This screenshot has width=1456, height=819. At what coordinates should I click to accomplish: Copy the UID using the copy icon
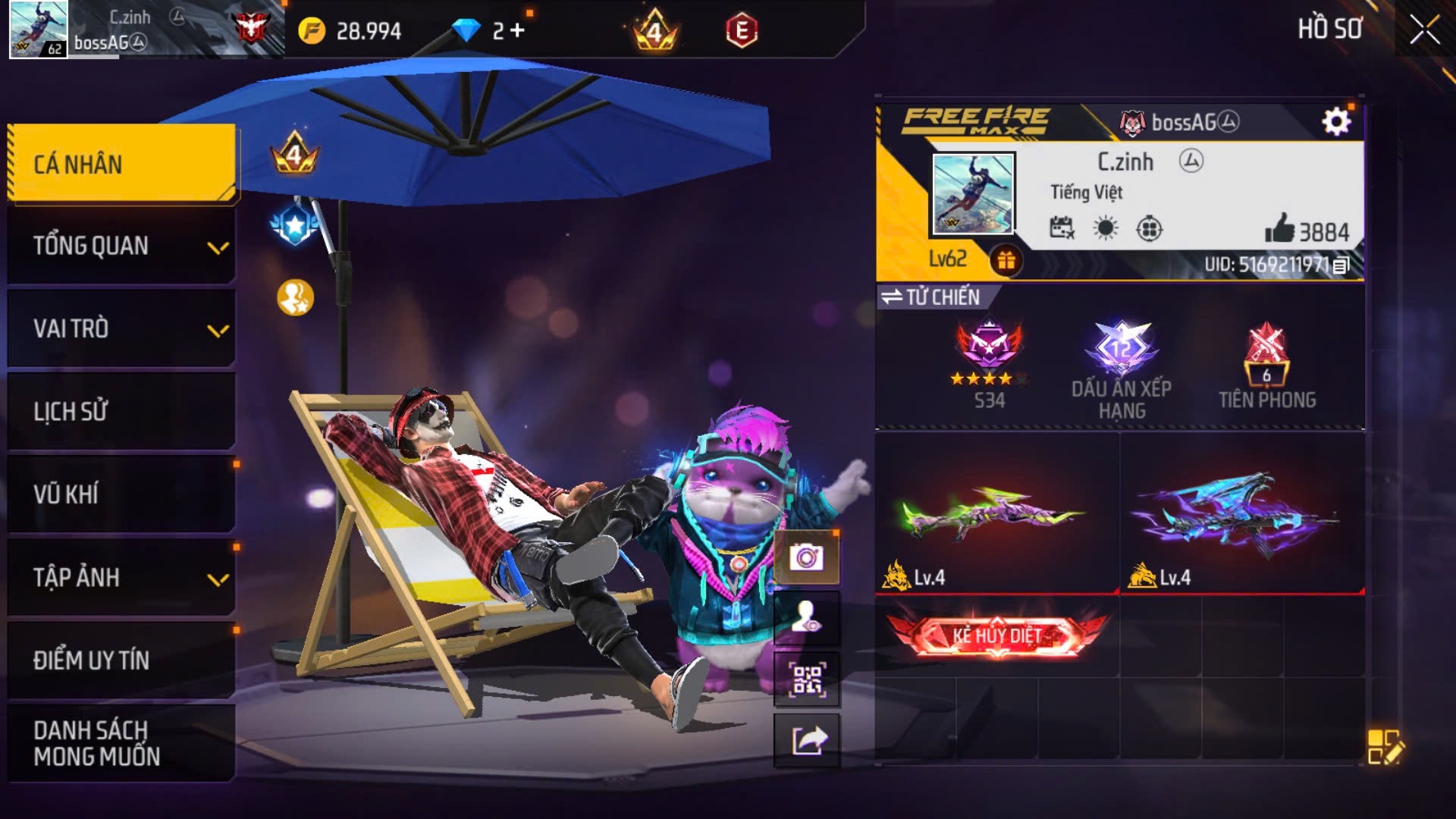pos(1341,265)
